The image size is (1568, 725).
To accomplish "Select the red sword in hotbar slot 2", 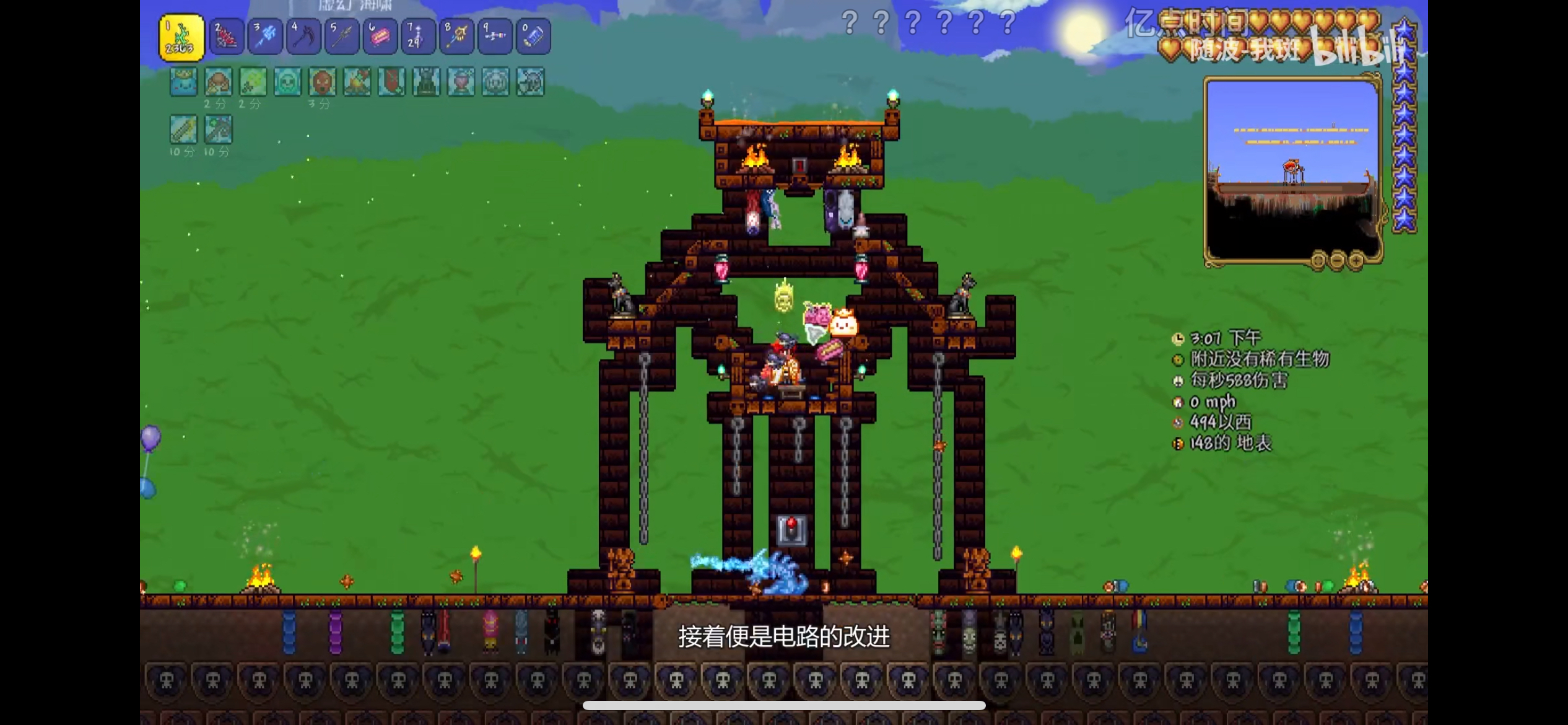I will coord(227,36).
